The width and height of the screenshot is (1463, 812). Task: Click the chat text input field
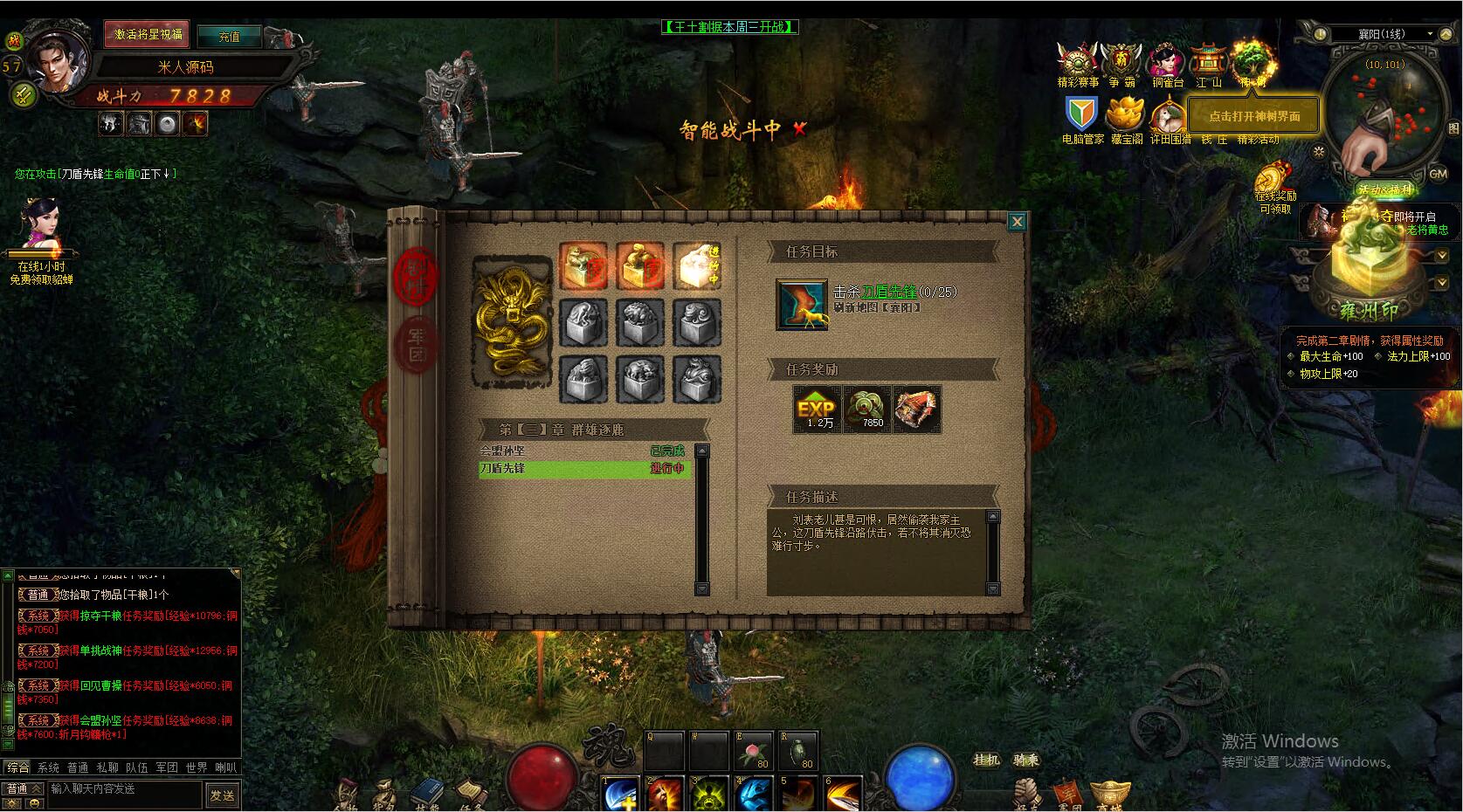(x=122, y=789)
